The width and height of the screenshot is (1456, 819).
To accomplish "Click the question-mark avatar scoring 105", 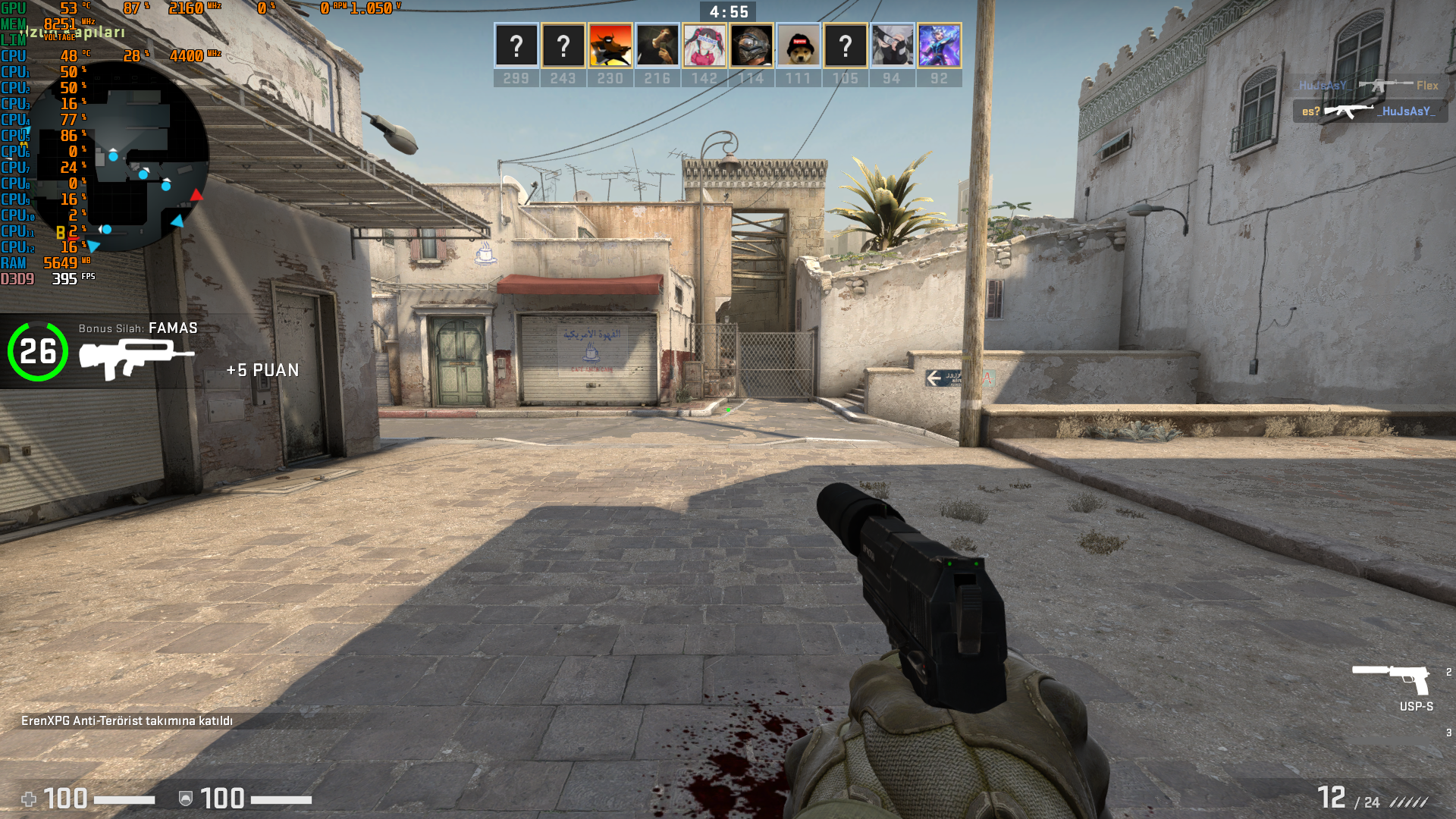I will click(846, 45).
